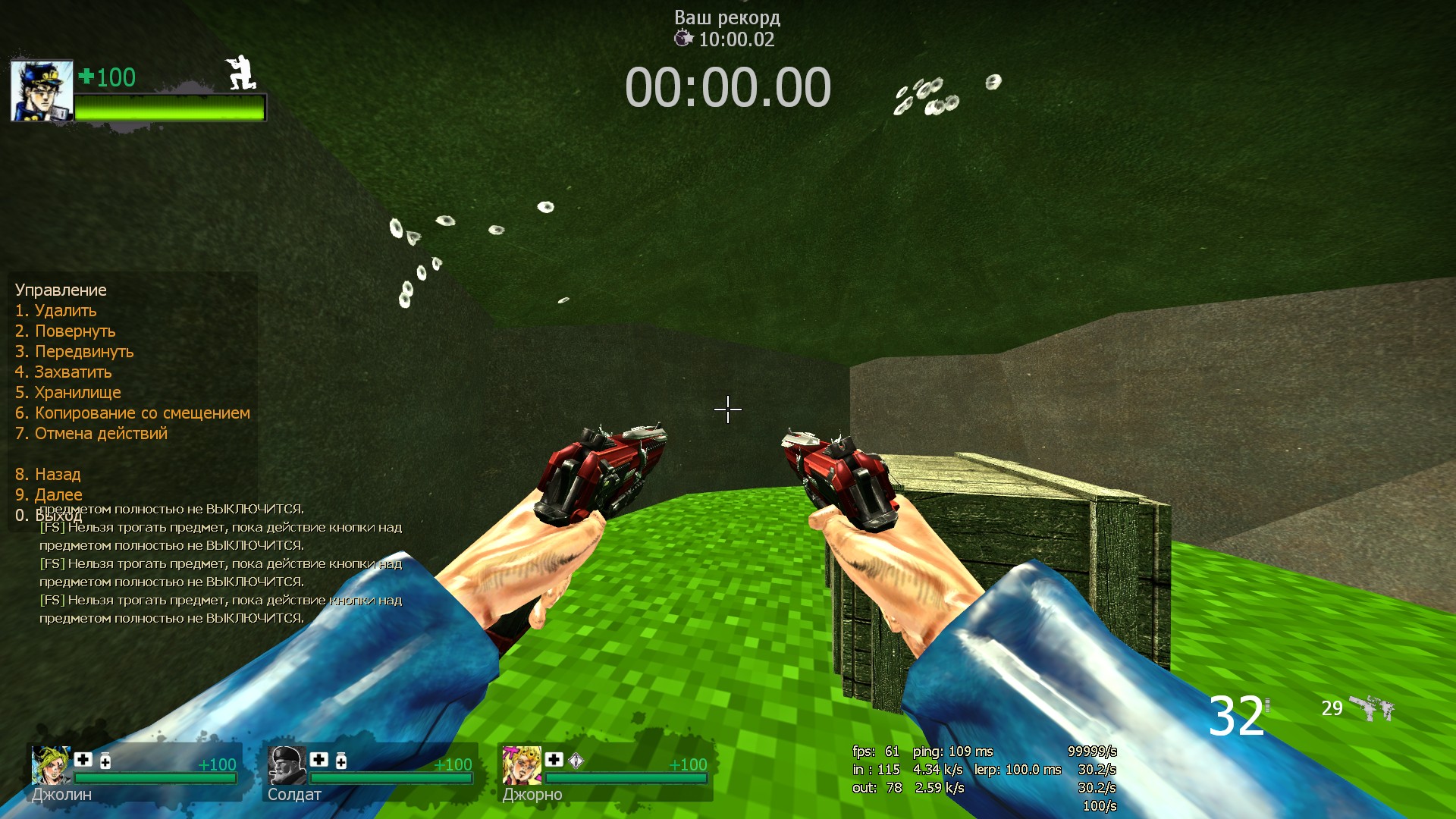Close the menu with Выход
Image resolution: width=1456 pixels, height=819 pixels.
(x=49, y=516)
